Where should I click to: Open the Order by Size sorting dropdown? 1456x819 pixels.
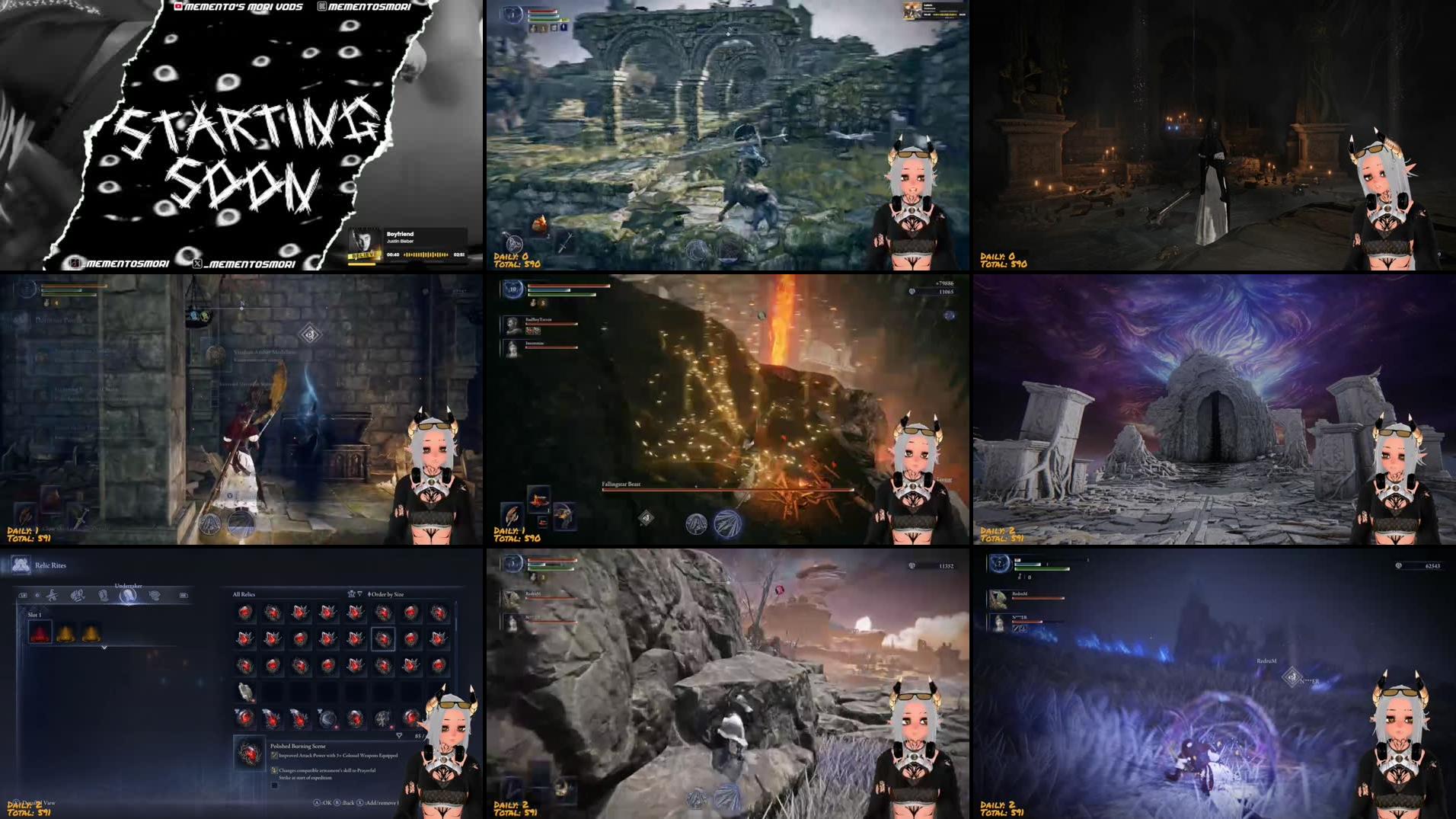pyautogui.click(x=386, y=593)
